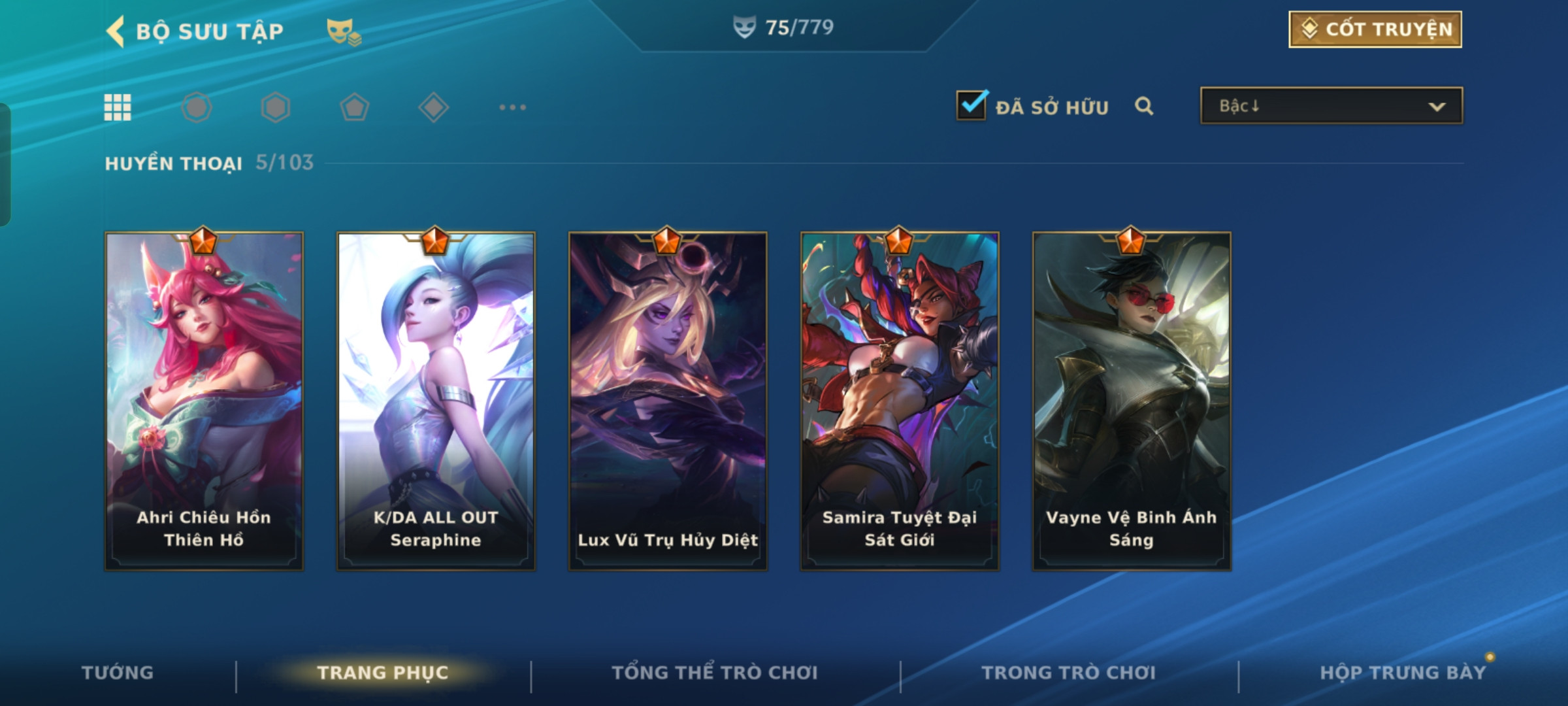Expand the Bậc sorting dropdown

coord(1331,106)
